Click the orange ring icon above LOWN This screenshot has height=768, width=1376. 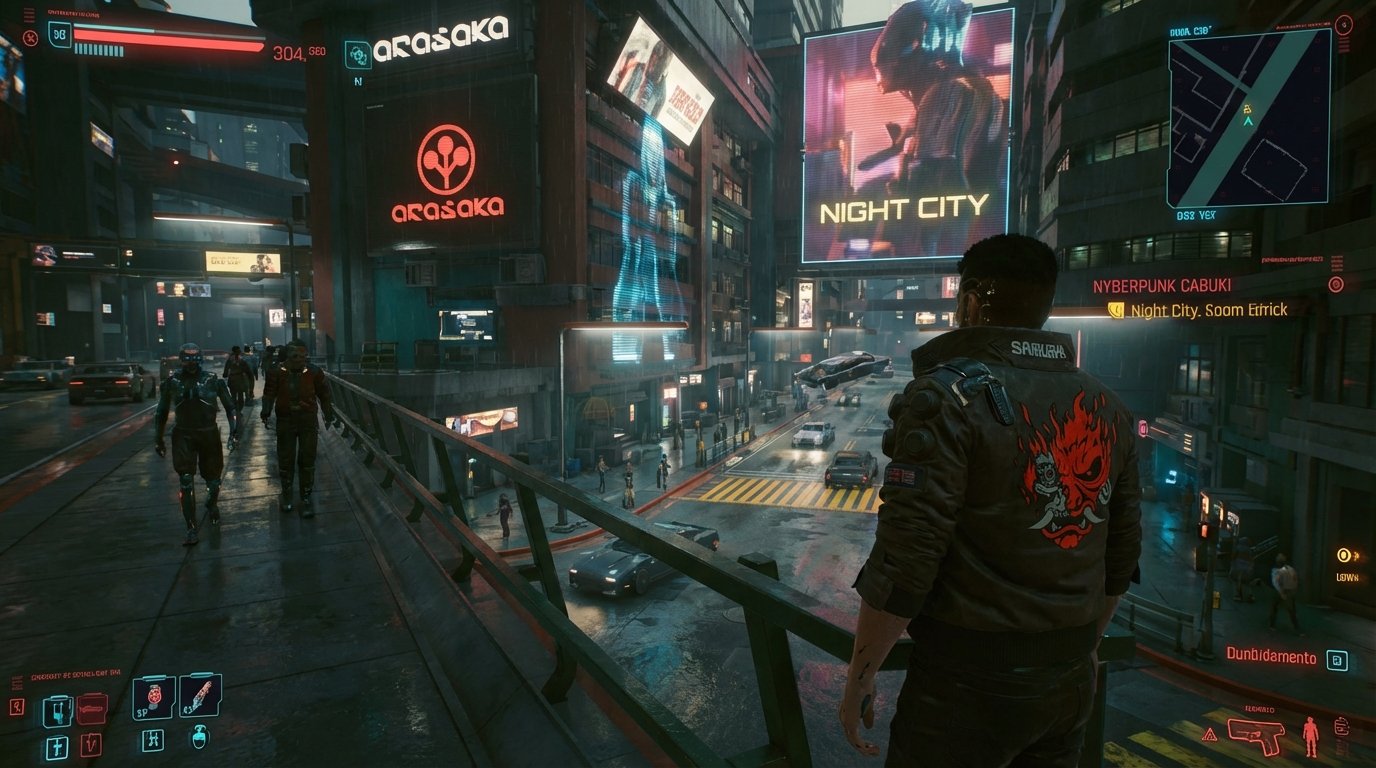pyautogui.click(x=1345, y=555)
